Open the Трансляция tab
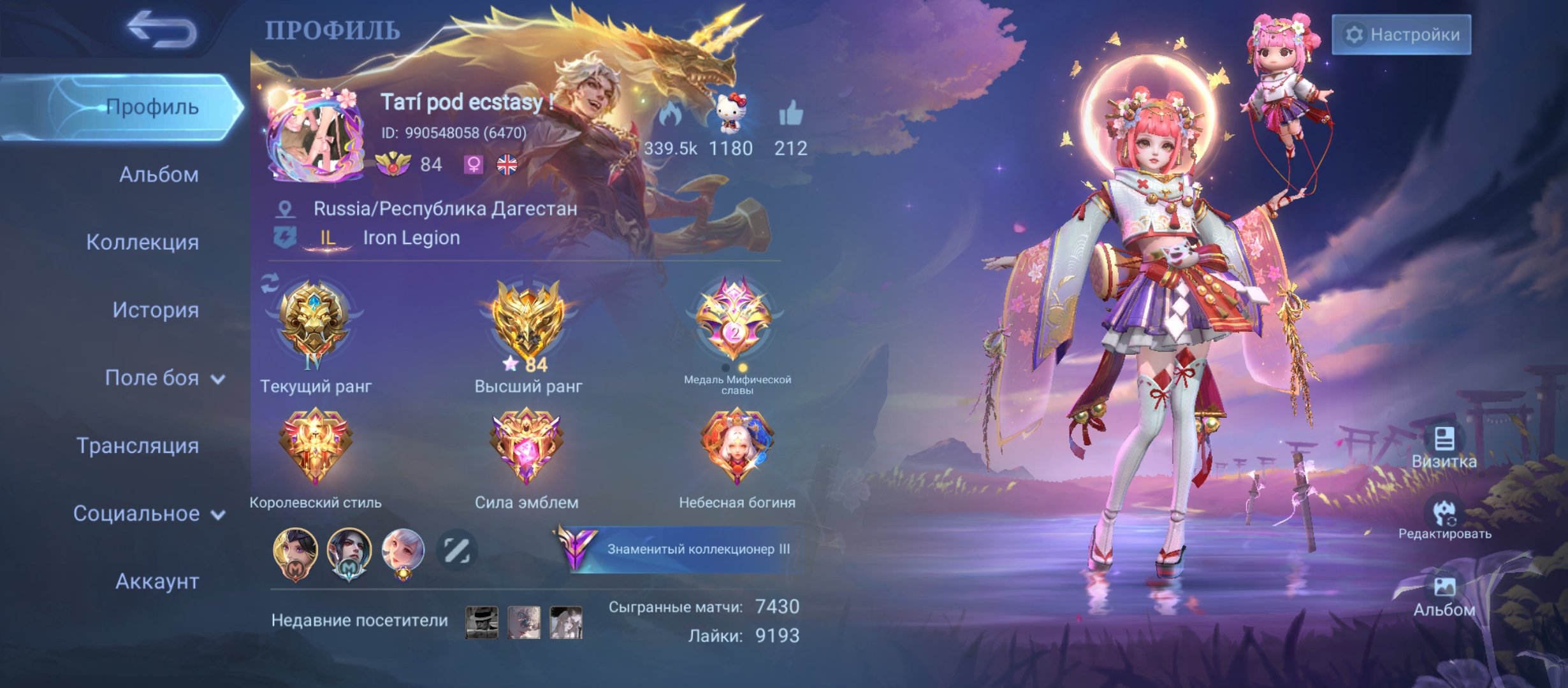Viewport: 1568px width, 688px height. (x=138, y=446)
